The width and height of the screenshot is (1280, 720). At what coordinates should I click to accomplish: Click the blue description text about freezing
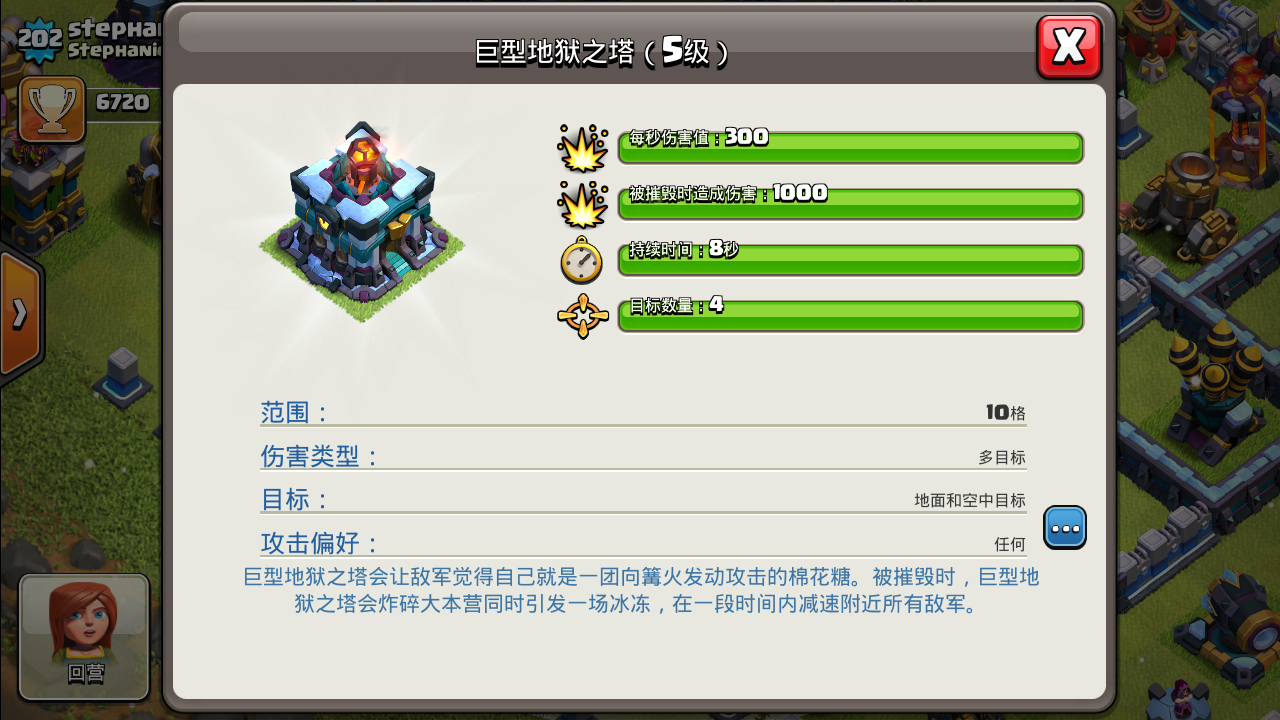(640, 590)
